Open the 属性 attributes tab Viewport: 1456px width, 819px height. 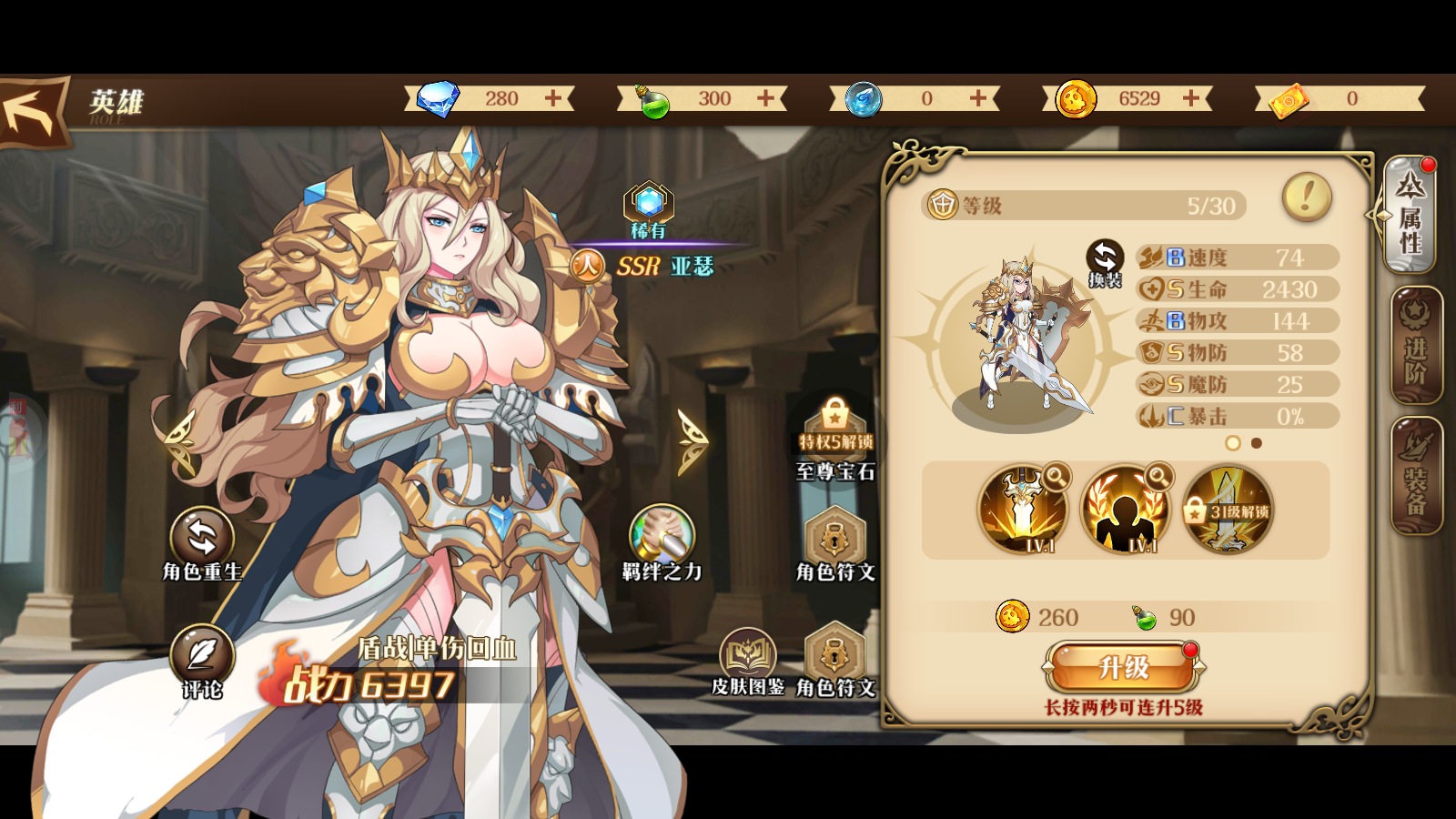click(x=1410, y=215)
